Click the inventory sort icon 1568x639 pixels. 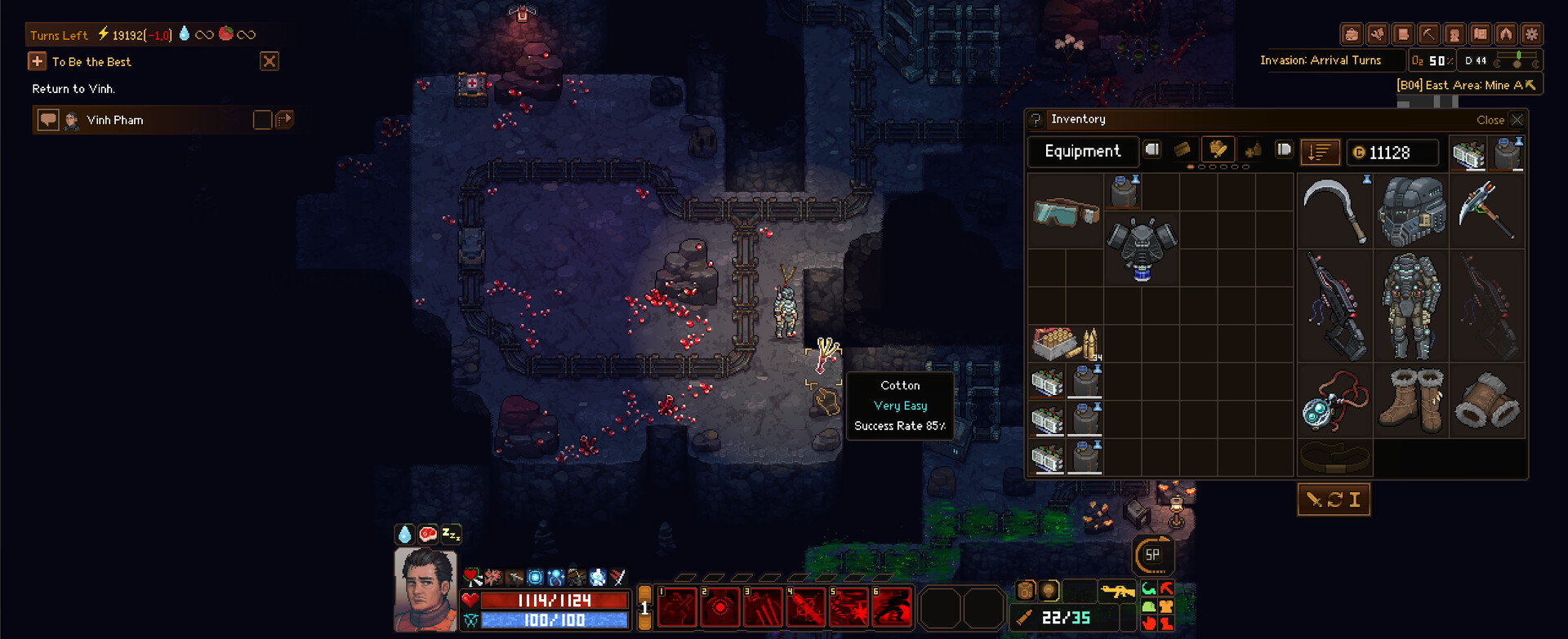(x=1321, y=152)
